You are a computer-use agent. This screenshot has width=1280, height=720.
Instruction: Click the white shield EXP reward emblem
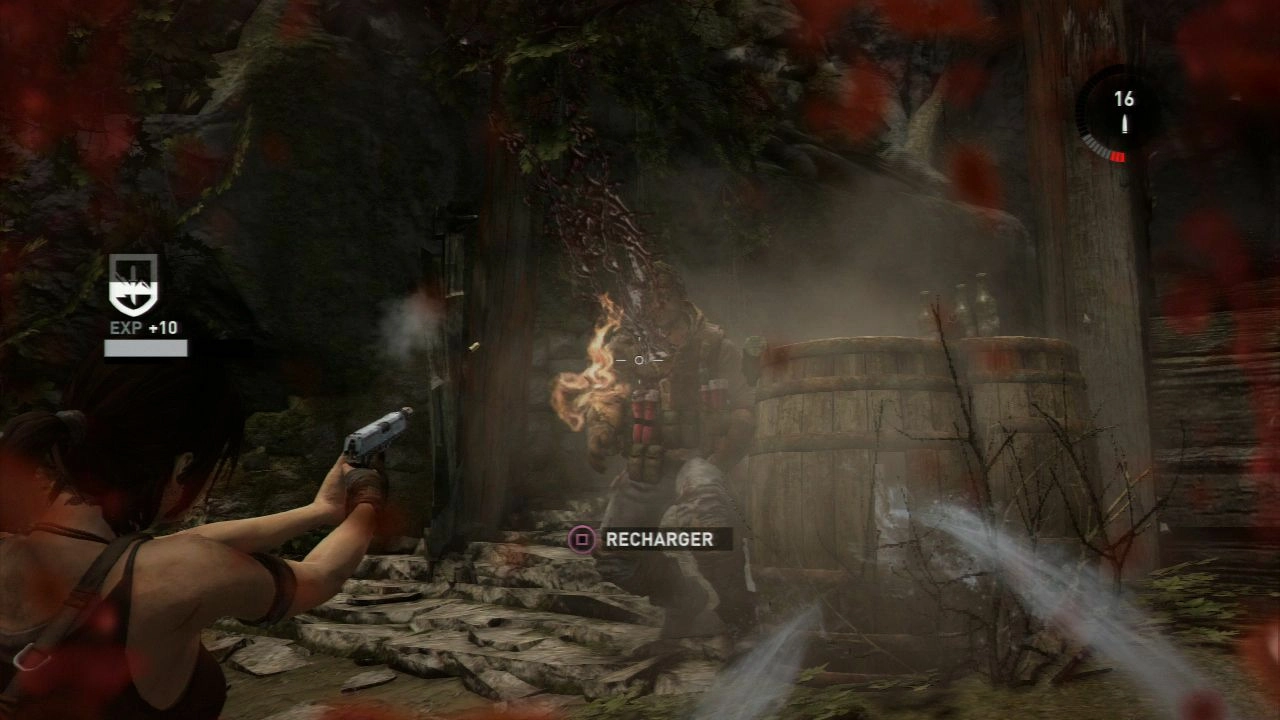pyautogui.click(x=133, y=285)
